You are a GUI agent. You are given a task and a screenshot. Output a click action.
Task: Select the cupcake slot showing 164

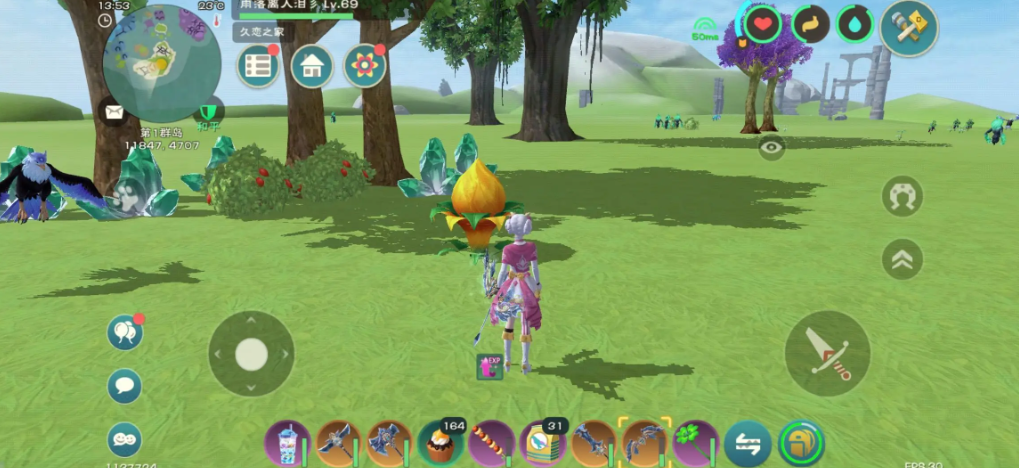pos(440,442)
